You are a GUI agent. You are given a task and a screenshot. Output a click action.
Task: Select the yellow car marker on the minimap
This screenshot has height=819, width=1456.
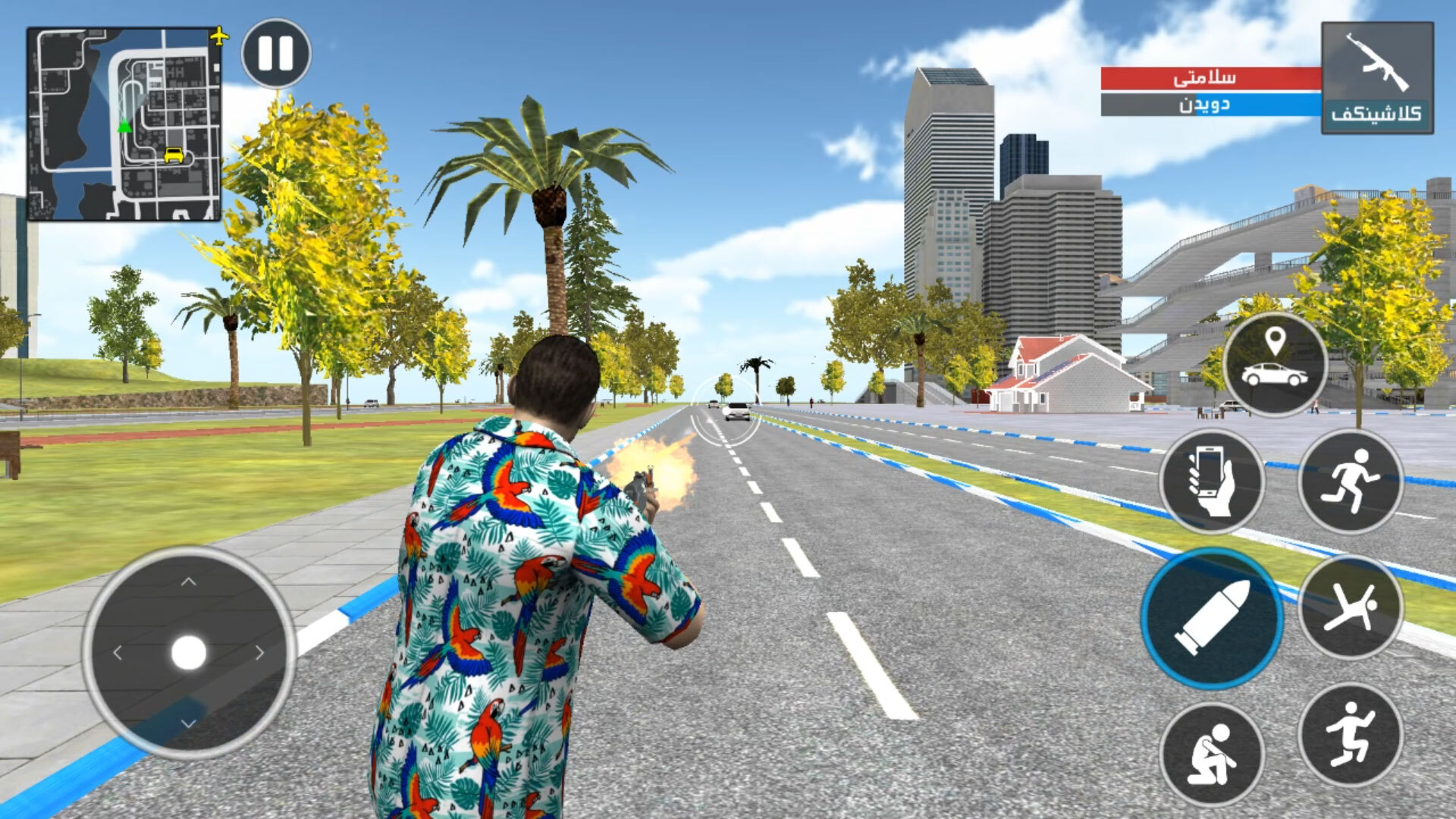click(174, 155)
